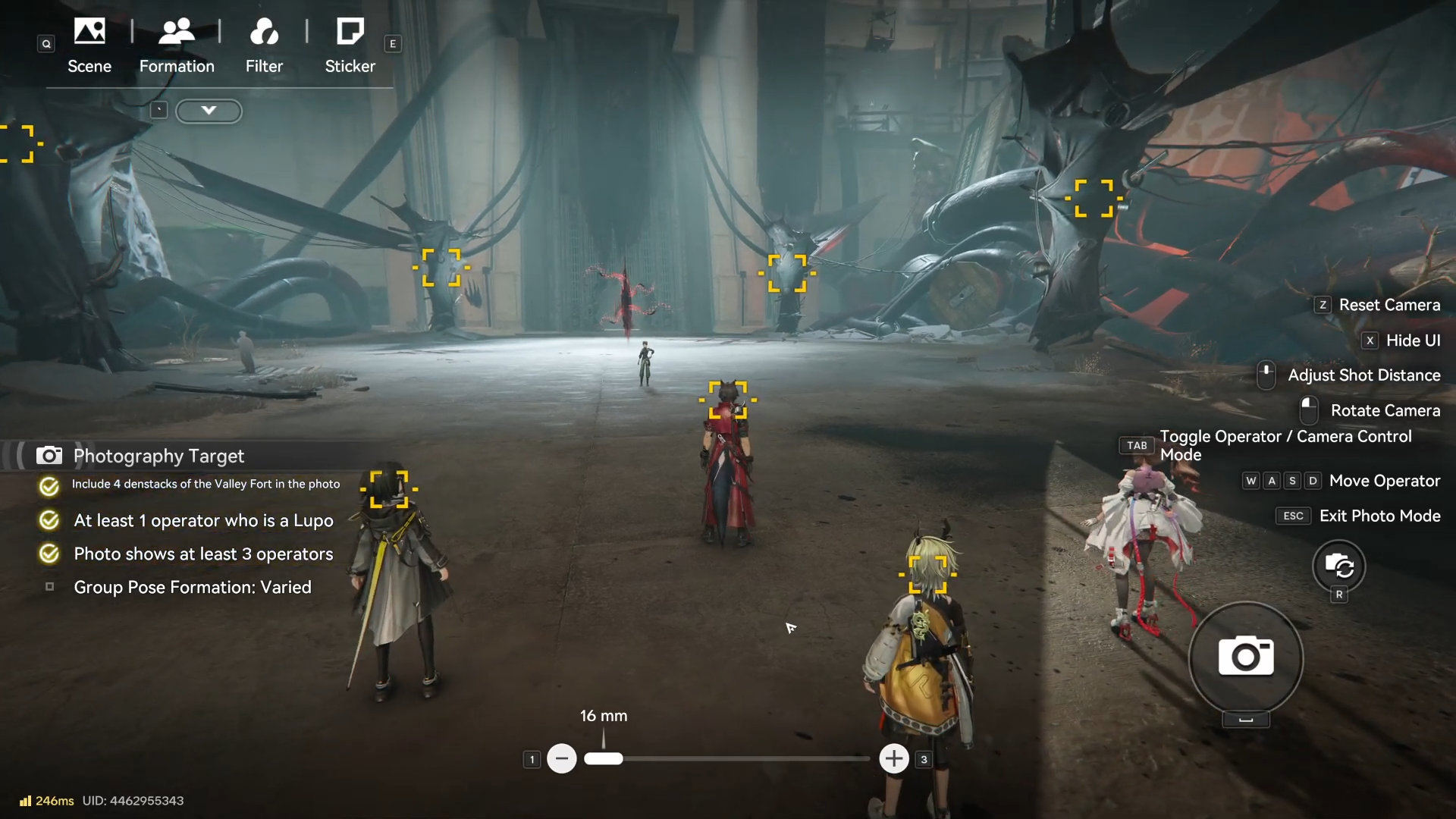1456x819 pixels.
Task: Decrease focal length with the minus button
Action: click(x=562, y=758)
